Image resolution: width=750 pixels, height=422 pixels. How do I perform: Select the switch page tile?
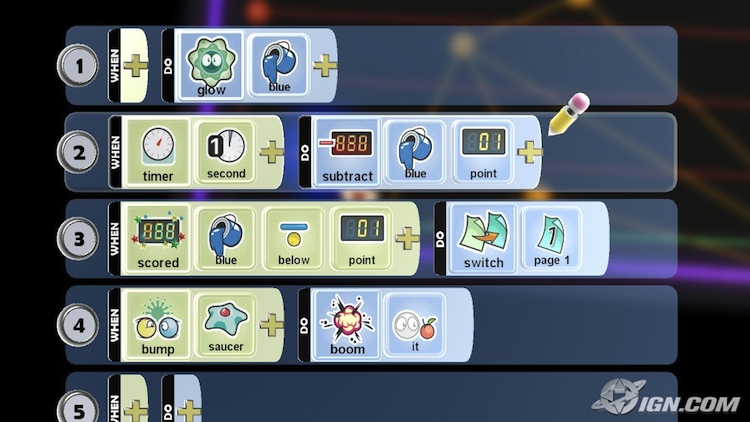click(x=484, y=239)
